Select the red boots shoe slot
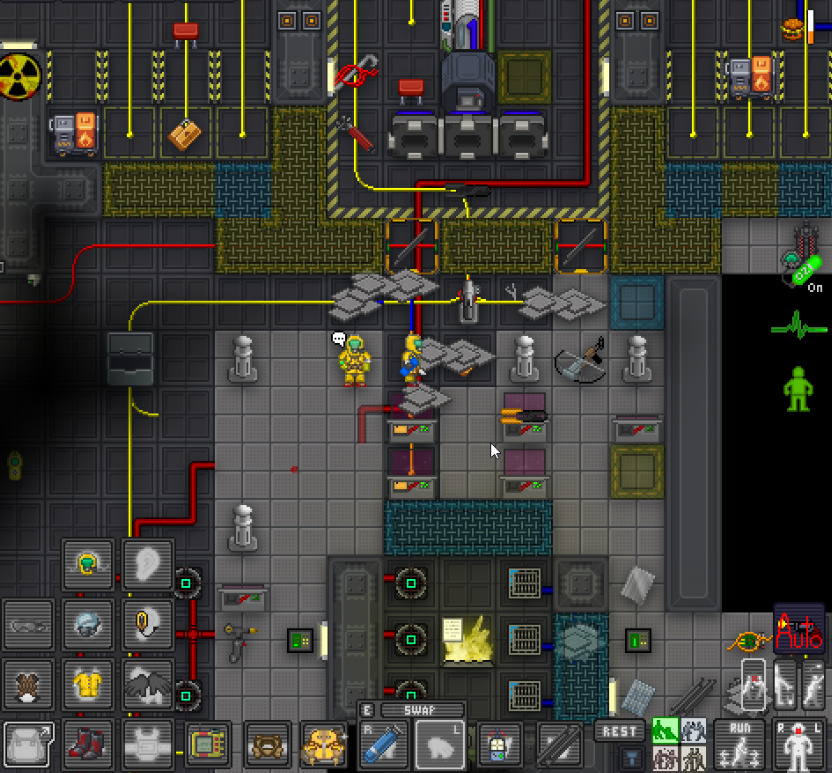 click(88, 744)
